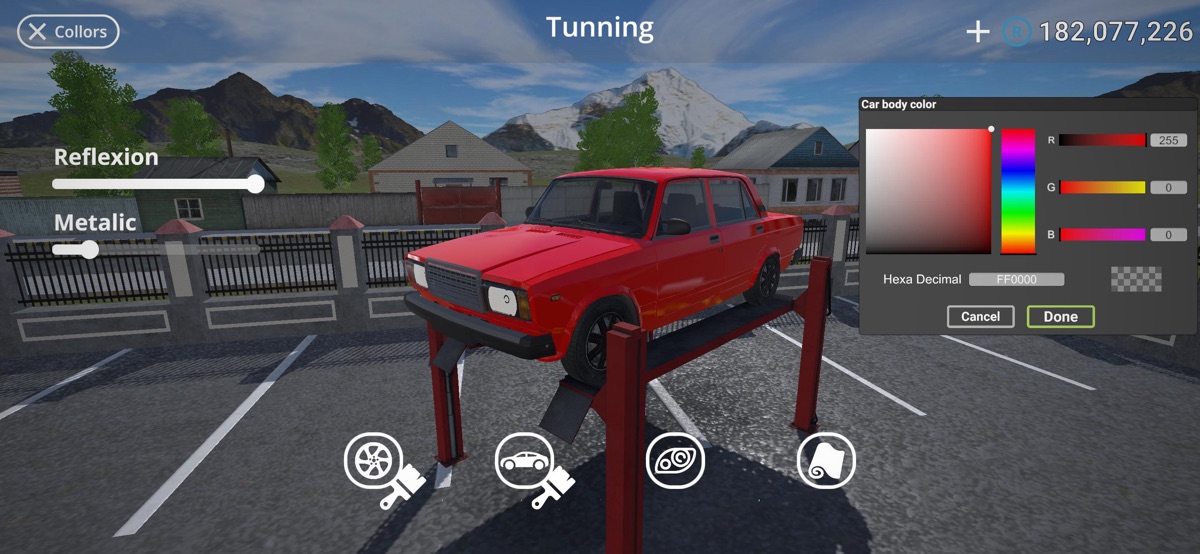Open the vinyl wrap roll option
The width and height of the screenshot is (1200, 554).
(x=826, y=461)
